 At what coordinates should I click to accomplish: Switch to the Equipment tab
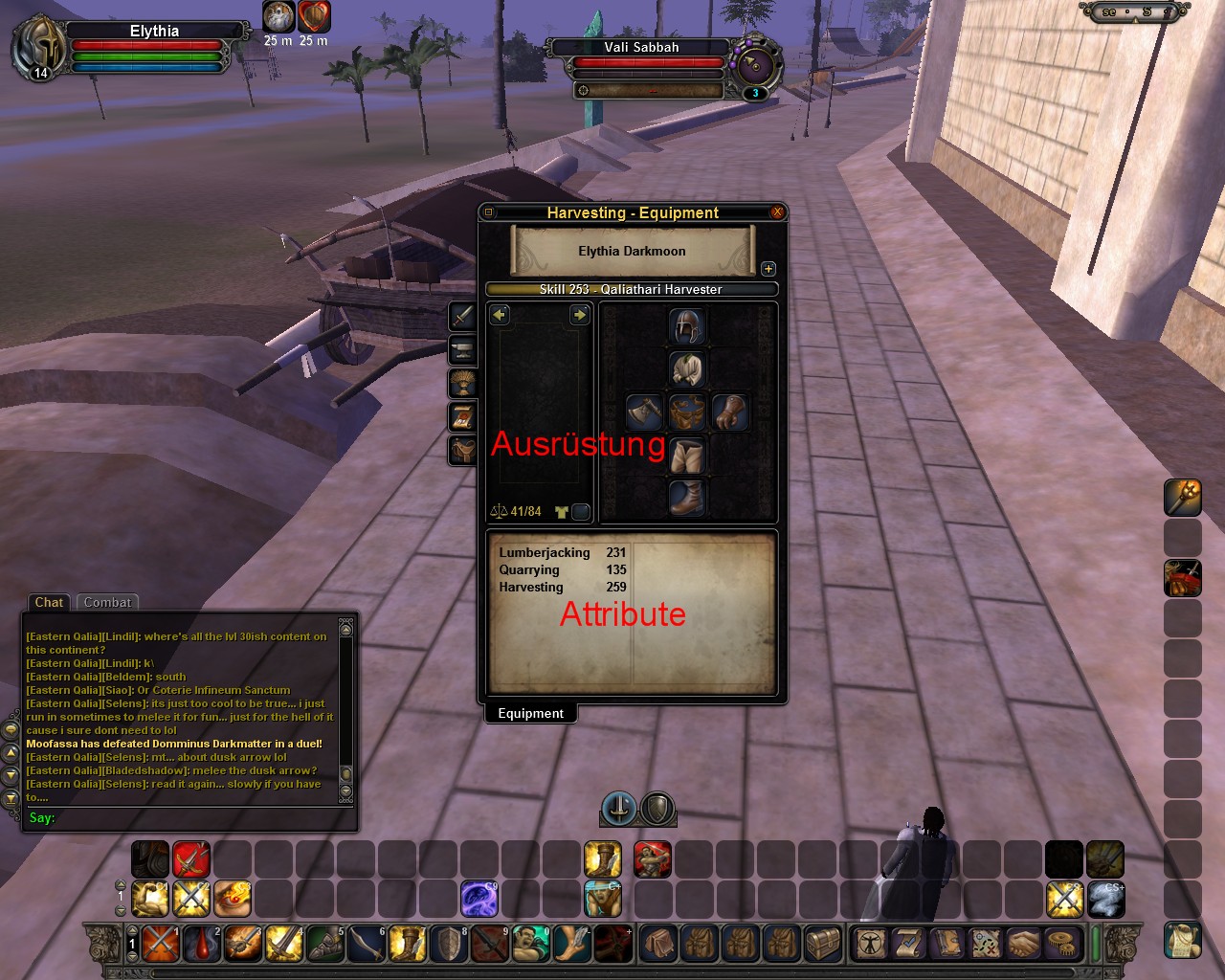[x=530, y=713]
